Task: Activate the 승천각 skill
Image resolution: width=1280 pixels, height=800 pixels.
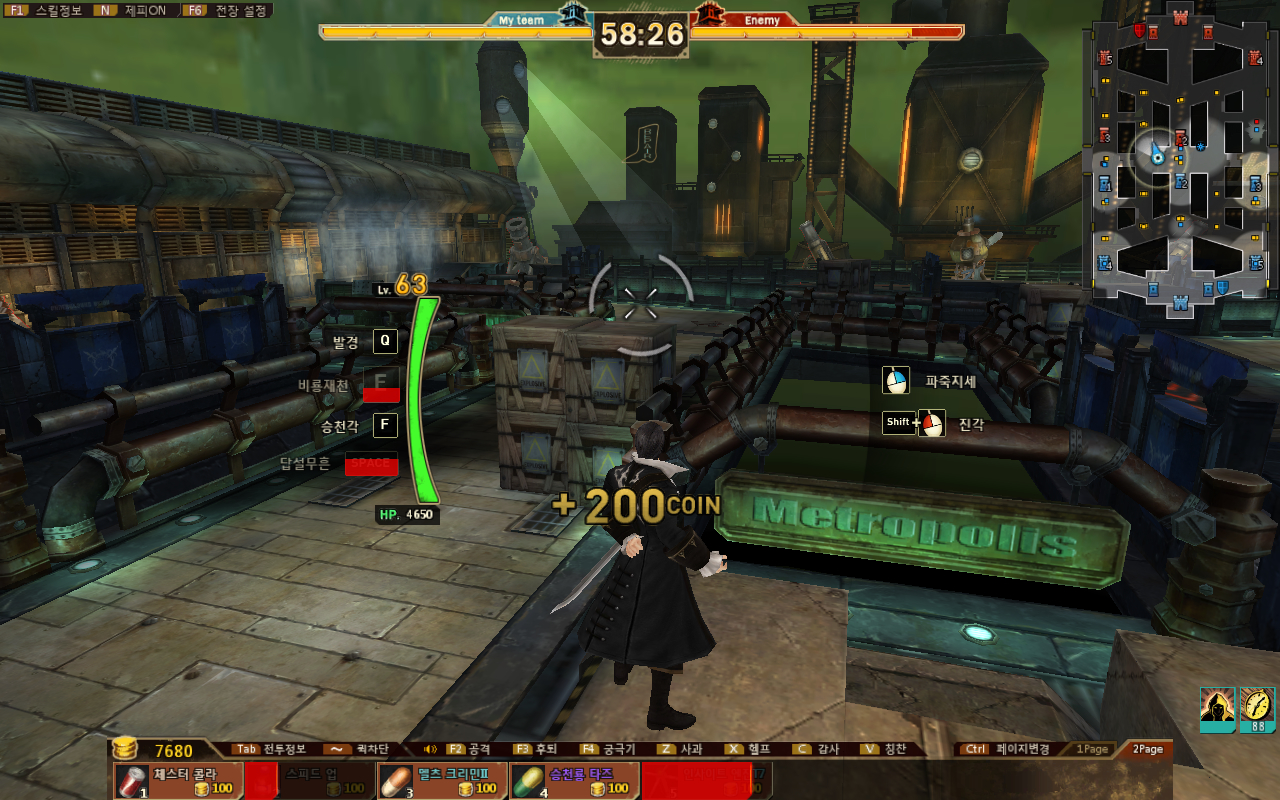Action: point(385,426)
